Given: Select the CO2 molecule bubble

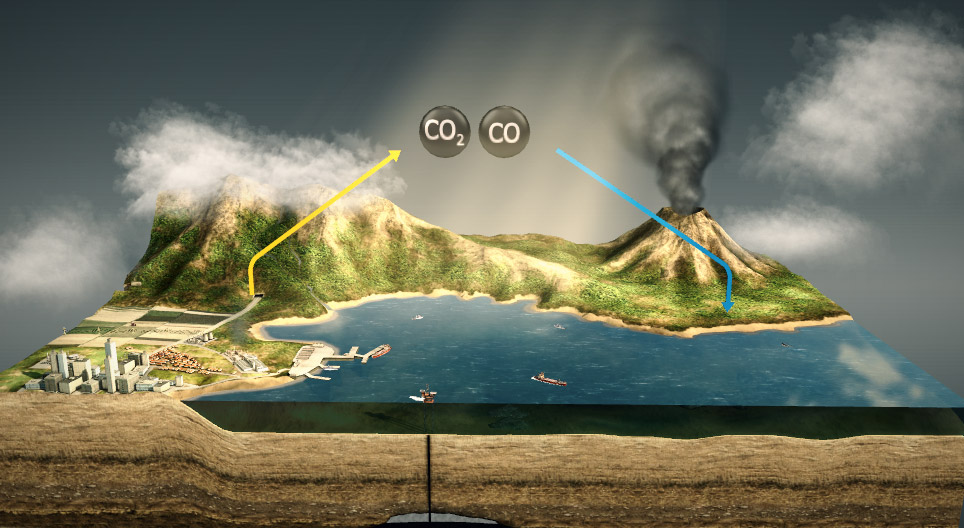Looking at the screenshot, I should pyautogui.click(x=444, y=132).
